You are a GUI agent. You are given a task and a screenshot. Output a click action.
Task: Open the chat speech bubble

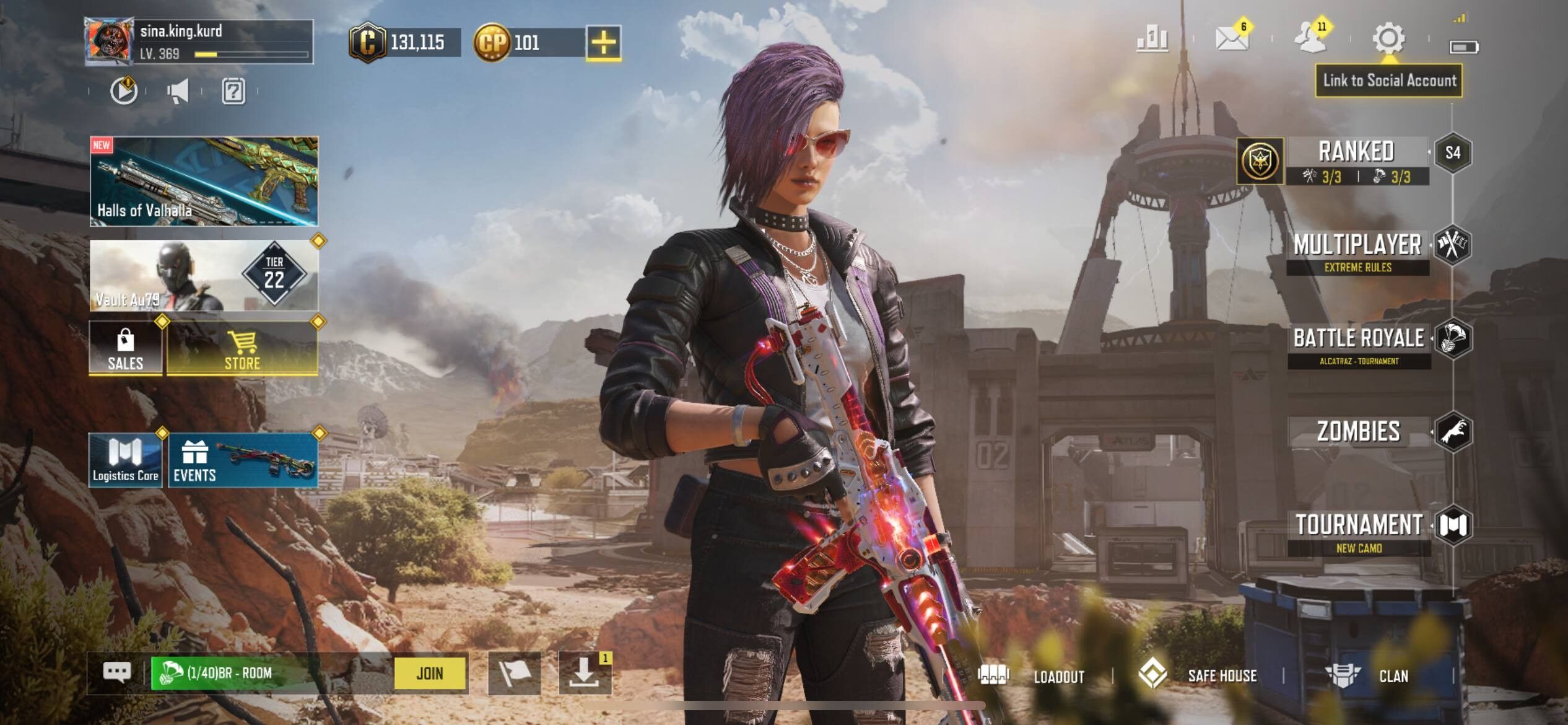coord(117,672)
